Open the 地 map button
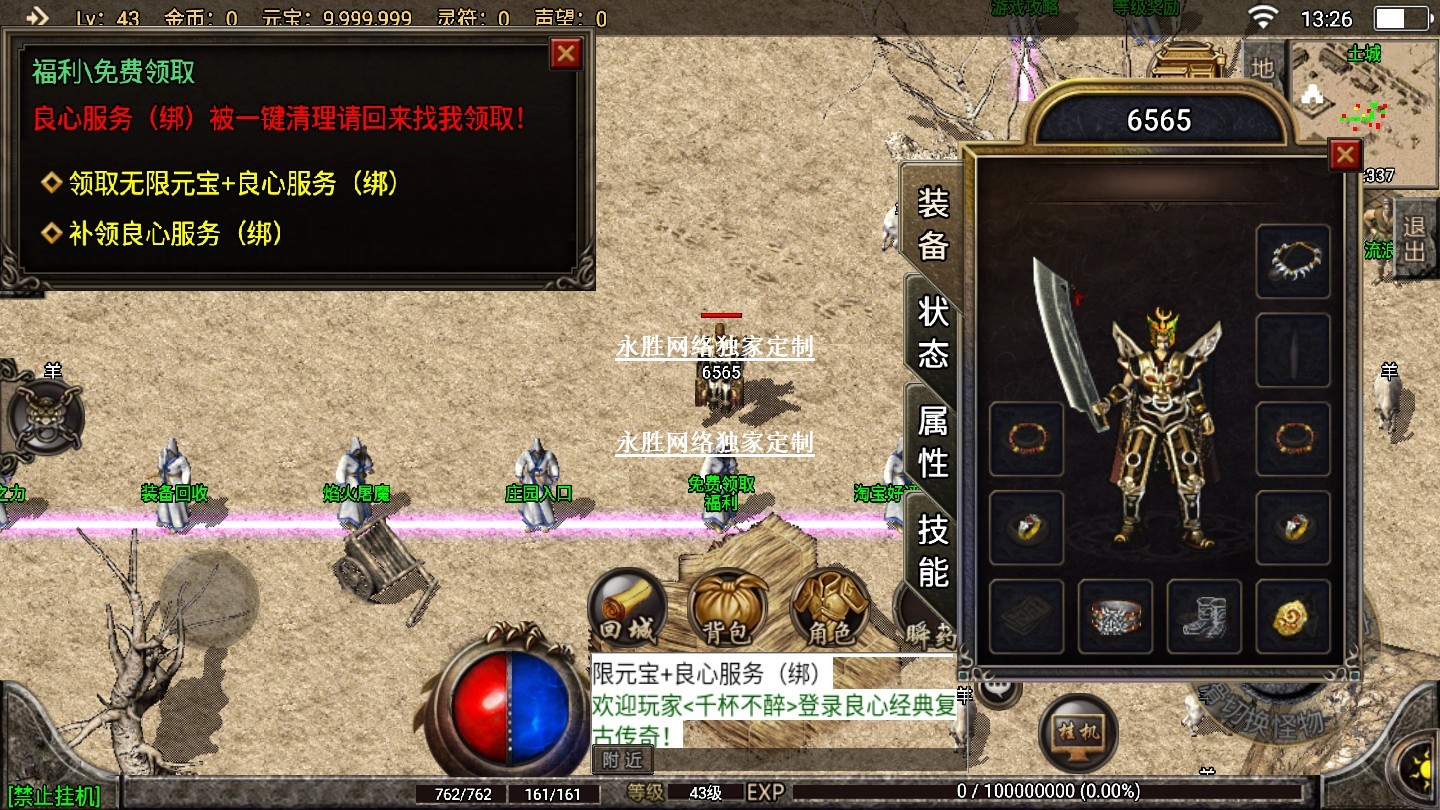The height and width of the screenshot is (810, 1440). [x=1263, y=68]
